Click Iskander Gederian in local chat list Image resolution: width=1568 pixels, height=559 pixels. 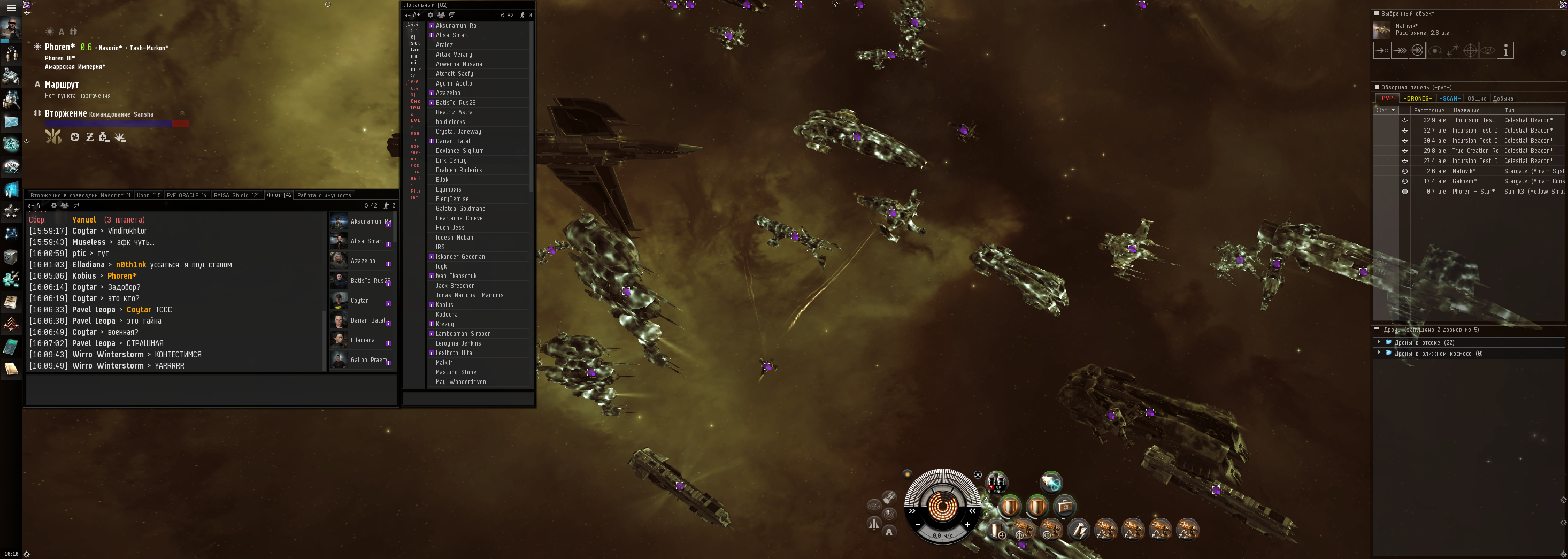(460, 257)
